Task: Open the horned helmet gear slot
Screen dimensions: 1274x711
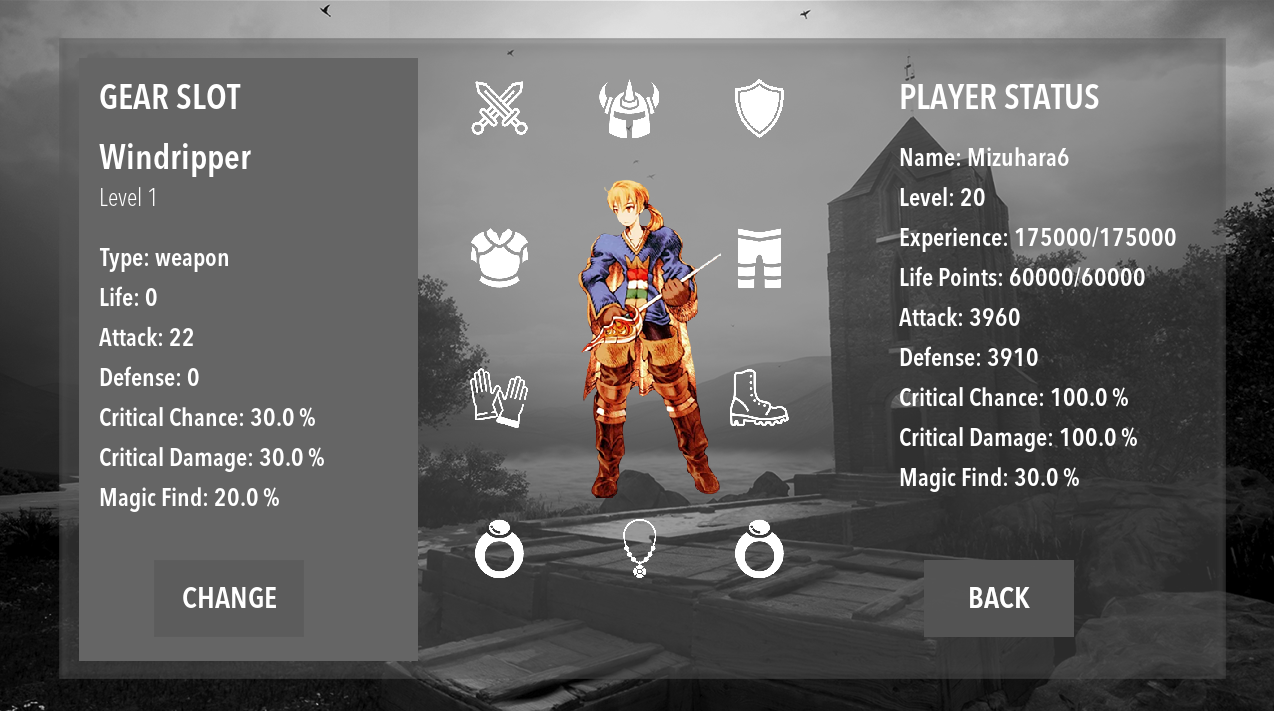Action: click(629, 108)
